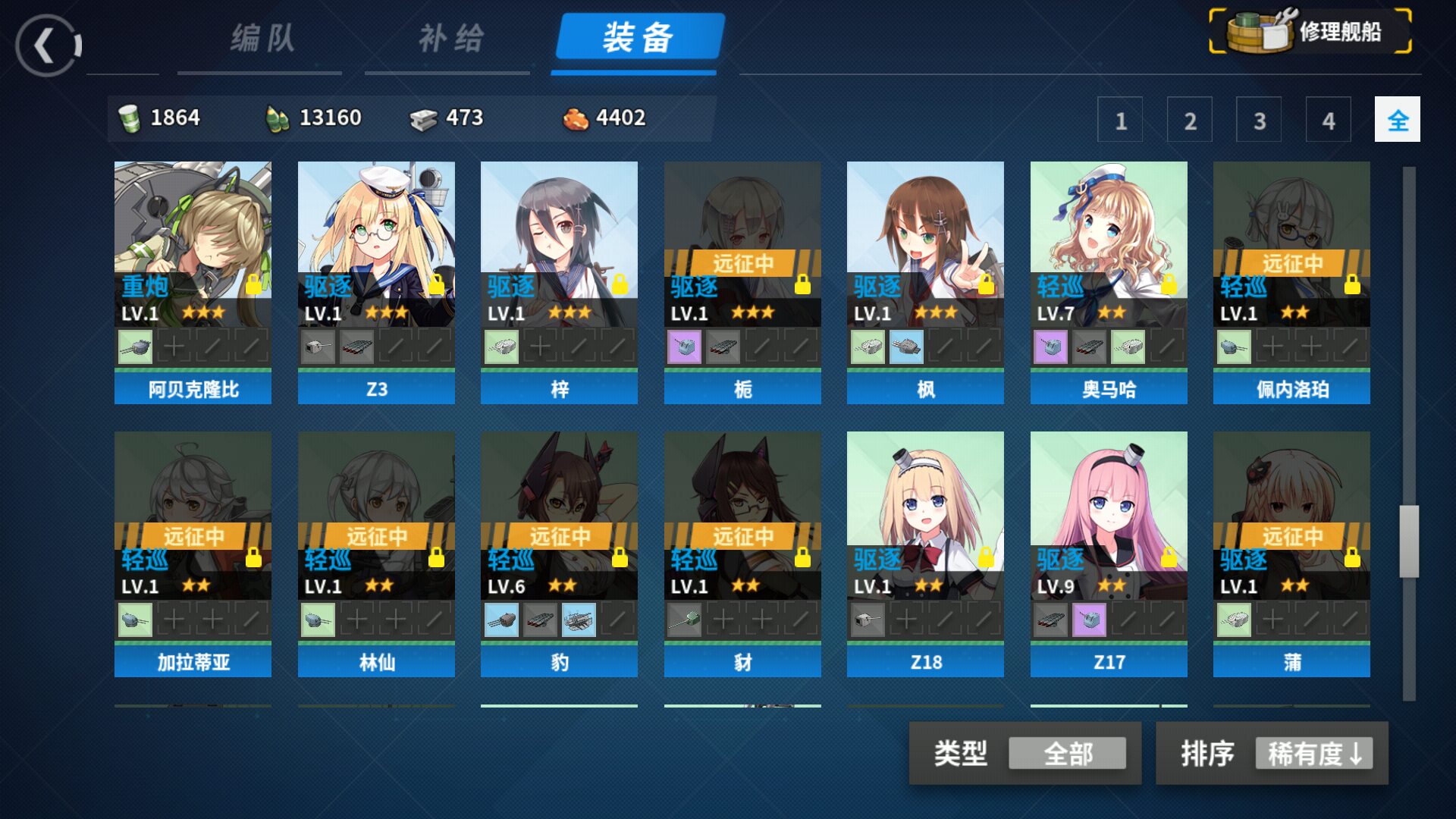Select the 装备 tab
This screenshot has width=1456, height=819.
click(638, 38)
